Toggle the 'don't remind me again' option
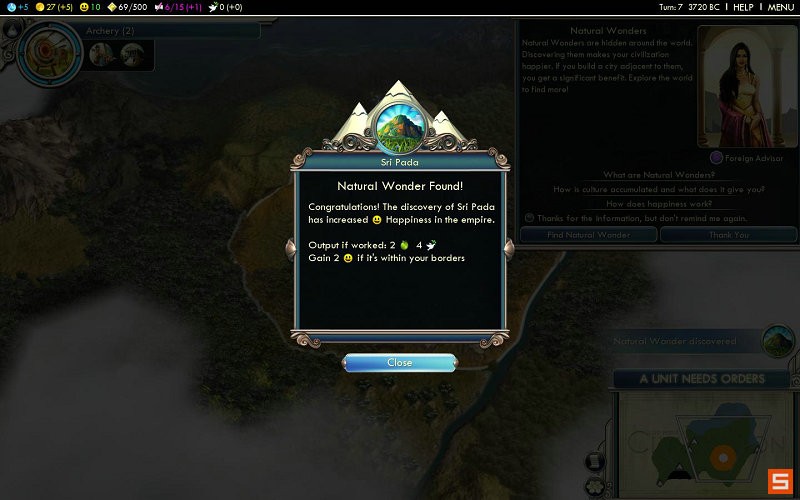The height and width of the screenshot is (500, 800). point(530,218)
